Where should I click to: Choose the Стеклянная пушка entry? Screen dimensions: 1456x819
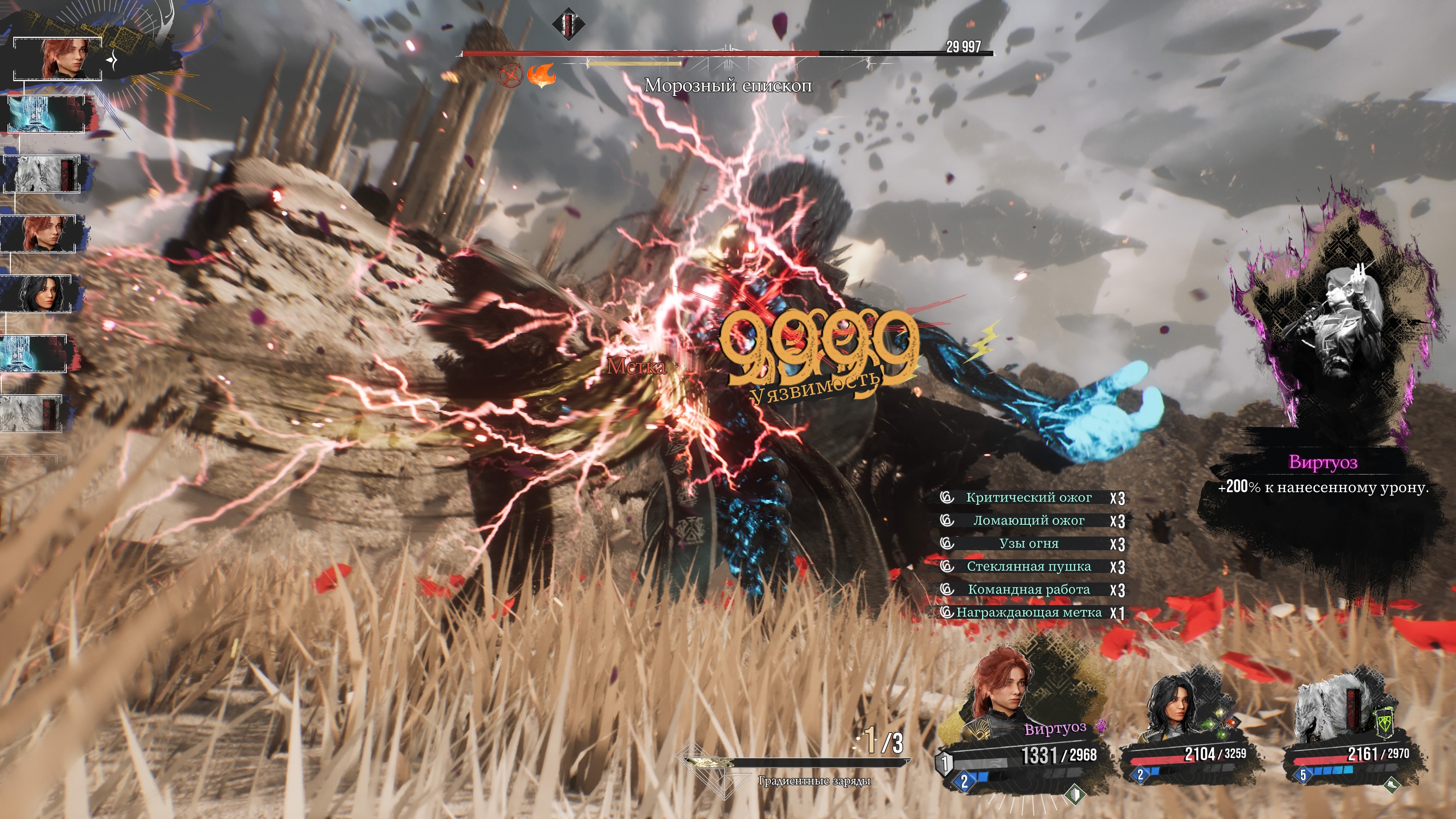[x=1028, y=566]
